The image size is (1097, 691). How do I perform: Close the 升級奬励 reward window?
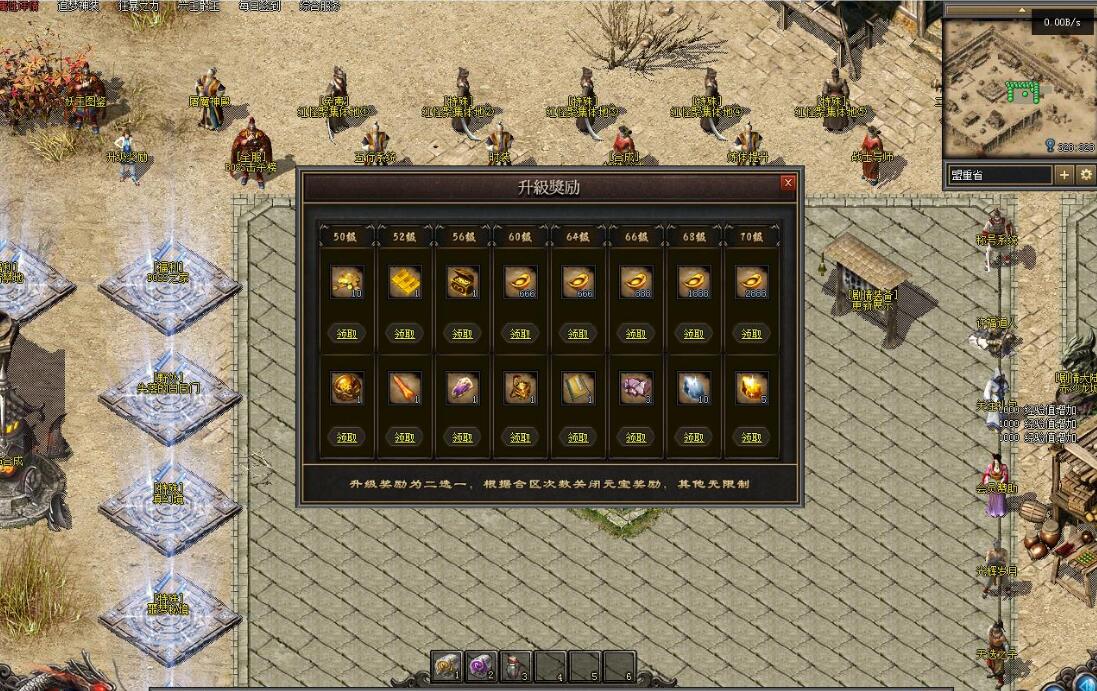click(788, 183)
